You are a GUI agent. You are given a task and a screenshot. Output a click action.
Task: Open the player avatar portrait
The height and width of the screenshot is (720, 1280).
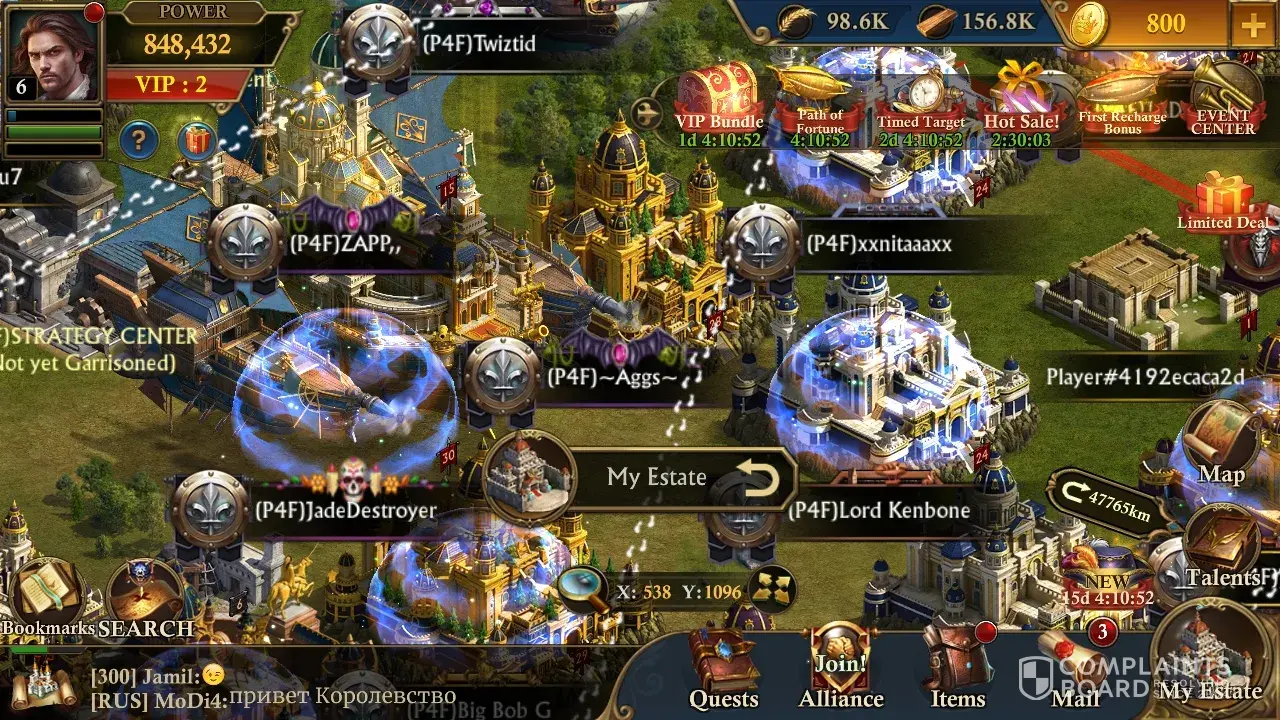tap(53, 52)
